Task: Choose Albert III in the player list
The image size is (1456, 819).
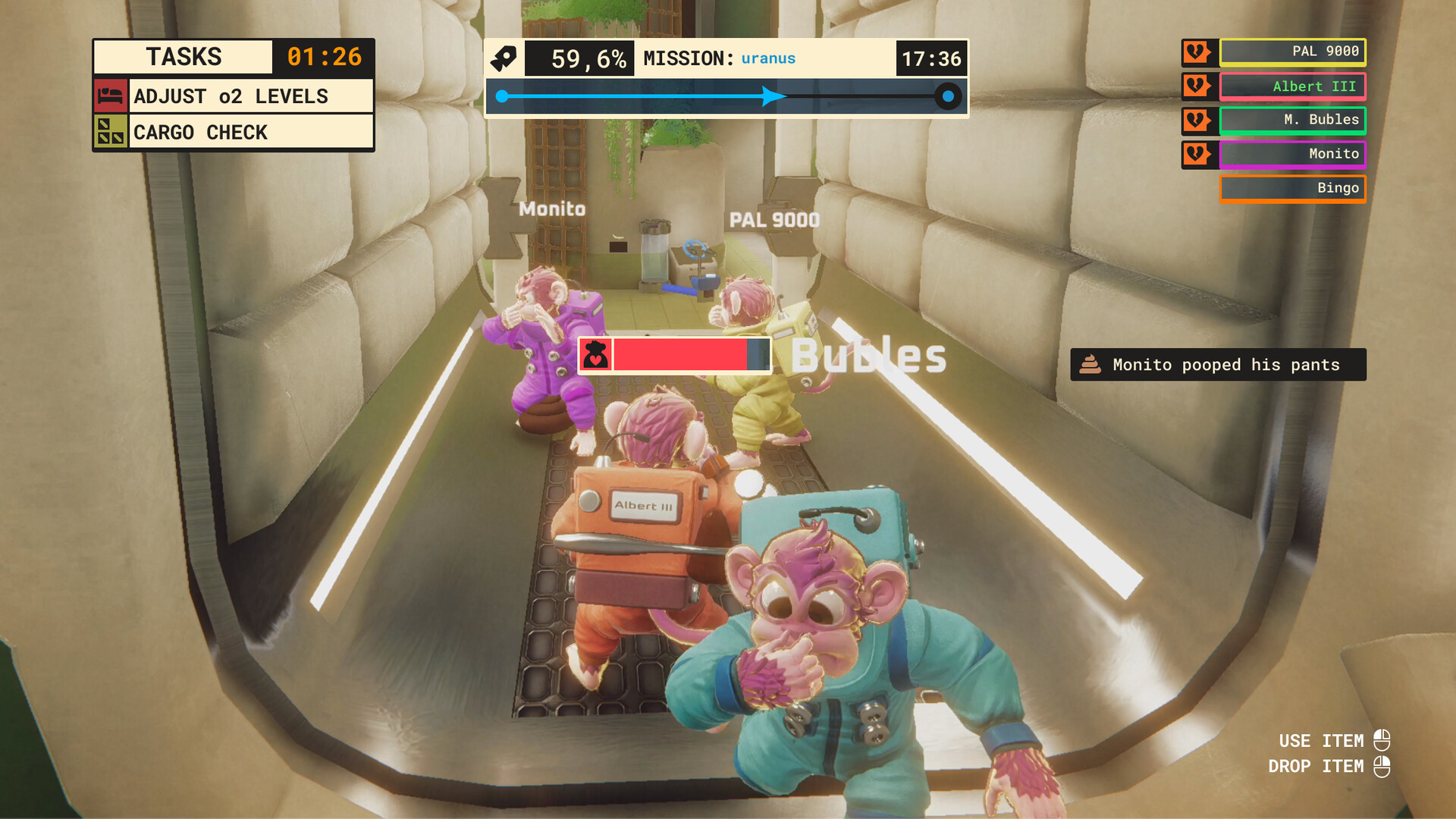Action: tap(1292, 86)
